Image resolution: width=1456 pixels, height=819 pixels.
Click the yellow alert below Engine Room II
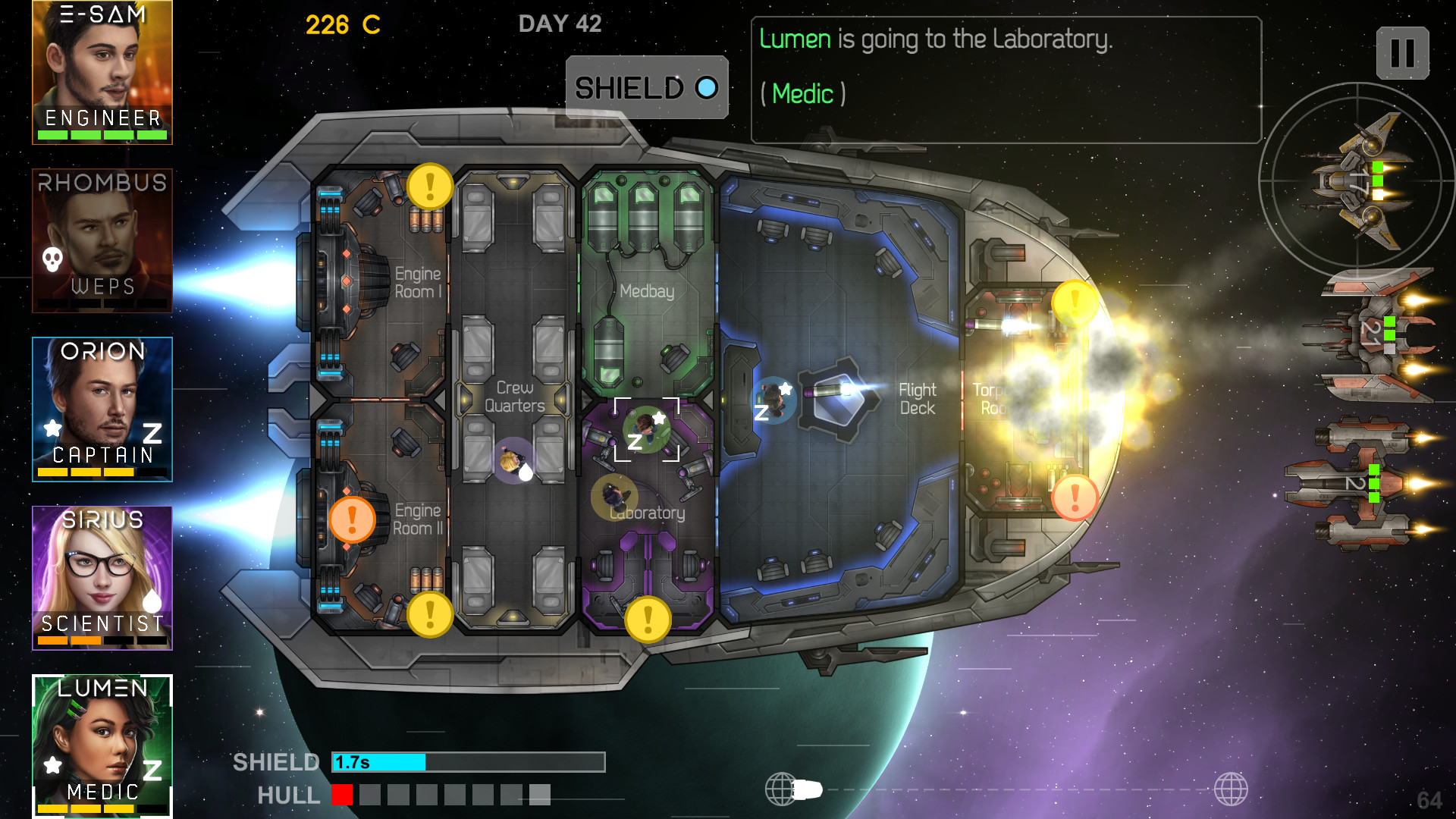click(x=430, y=614)
